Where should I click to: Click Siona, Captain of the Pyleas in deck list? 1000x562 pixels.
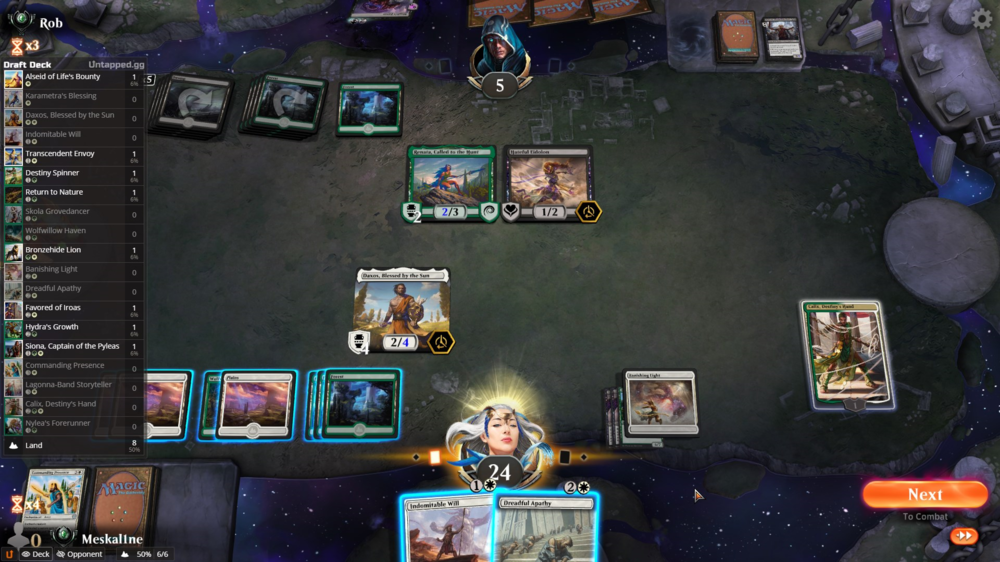(x=72, y=346)
